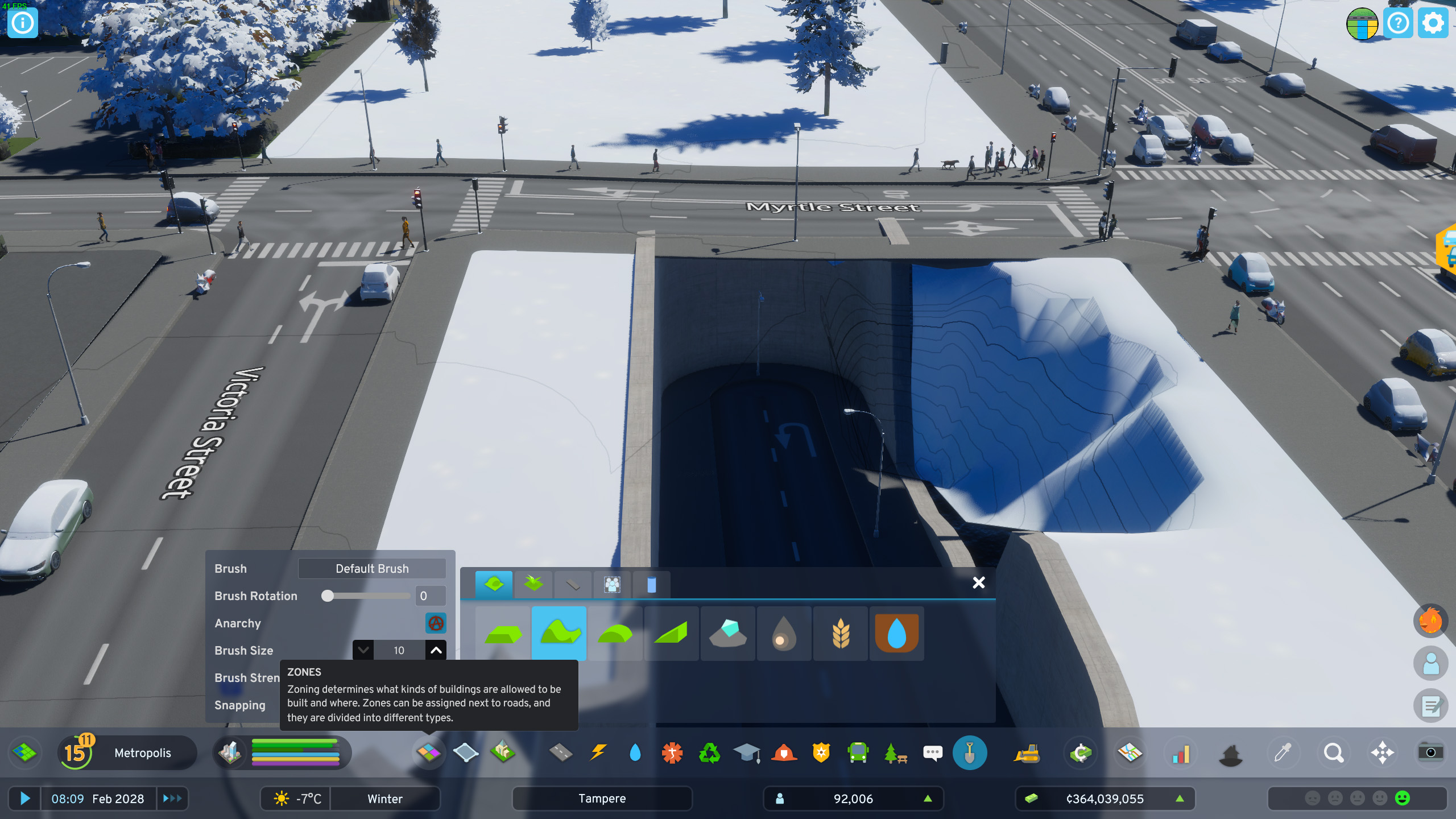
Task: Toggle the map info views overlay
Action: [1129, 752]
